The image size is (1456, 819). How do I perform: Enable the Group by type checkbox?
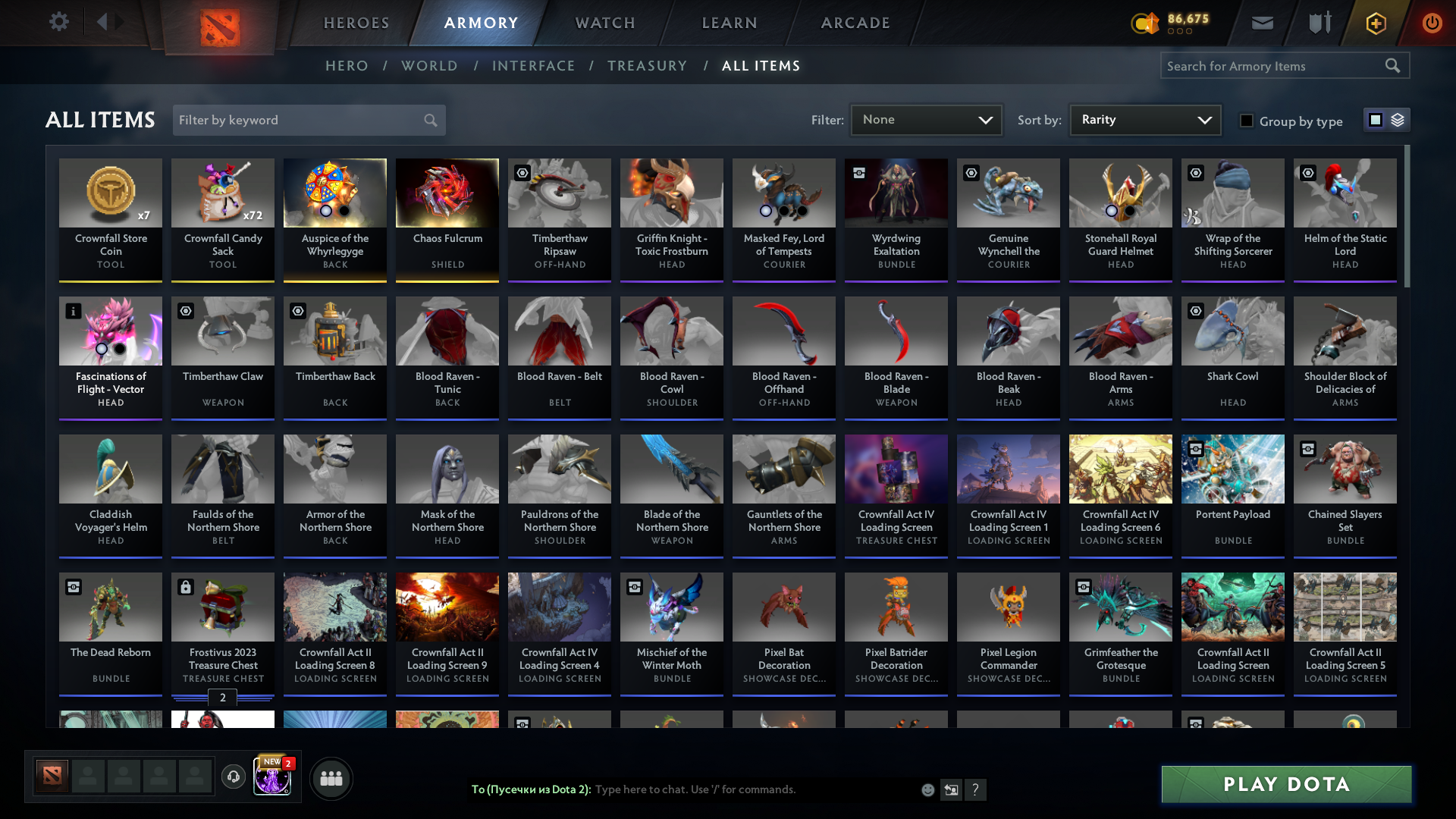coord(1247,121)
